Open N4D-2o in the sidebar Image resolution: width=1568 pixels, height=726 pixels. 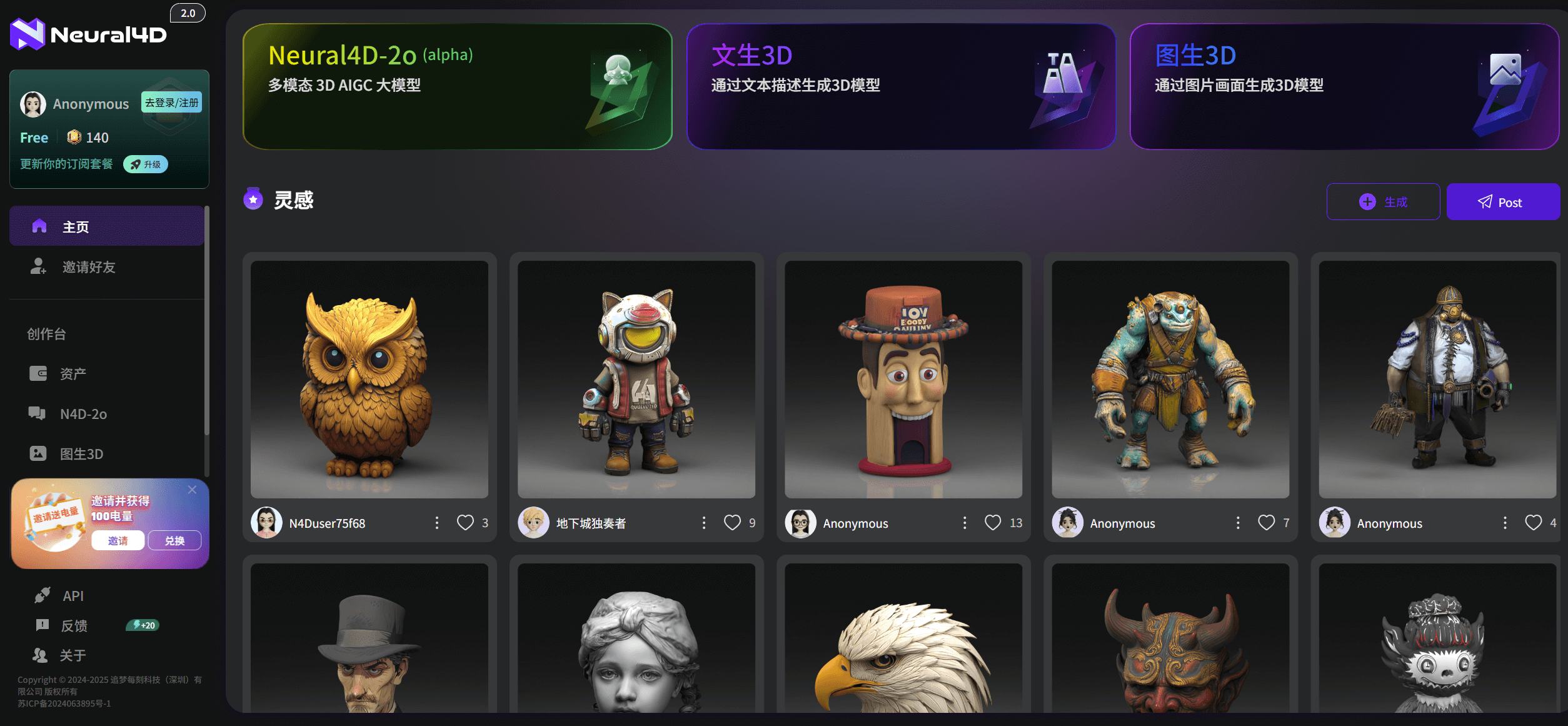(83, 414)
